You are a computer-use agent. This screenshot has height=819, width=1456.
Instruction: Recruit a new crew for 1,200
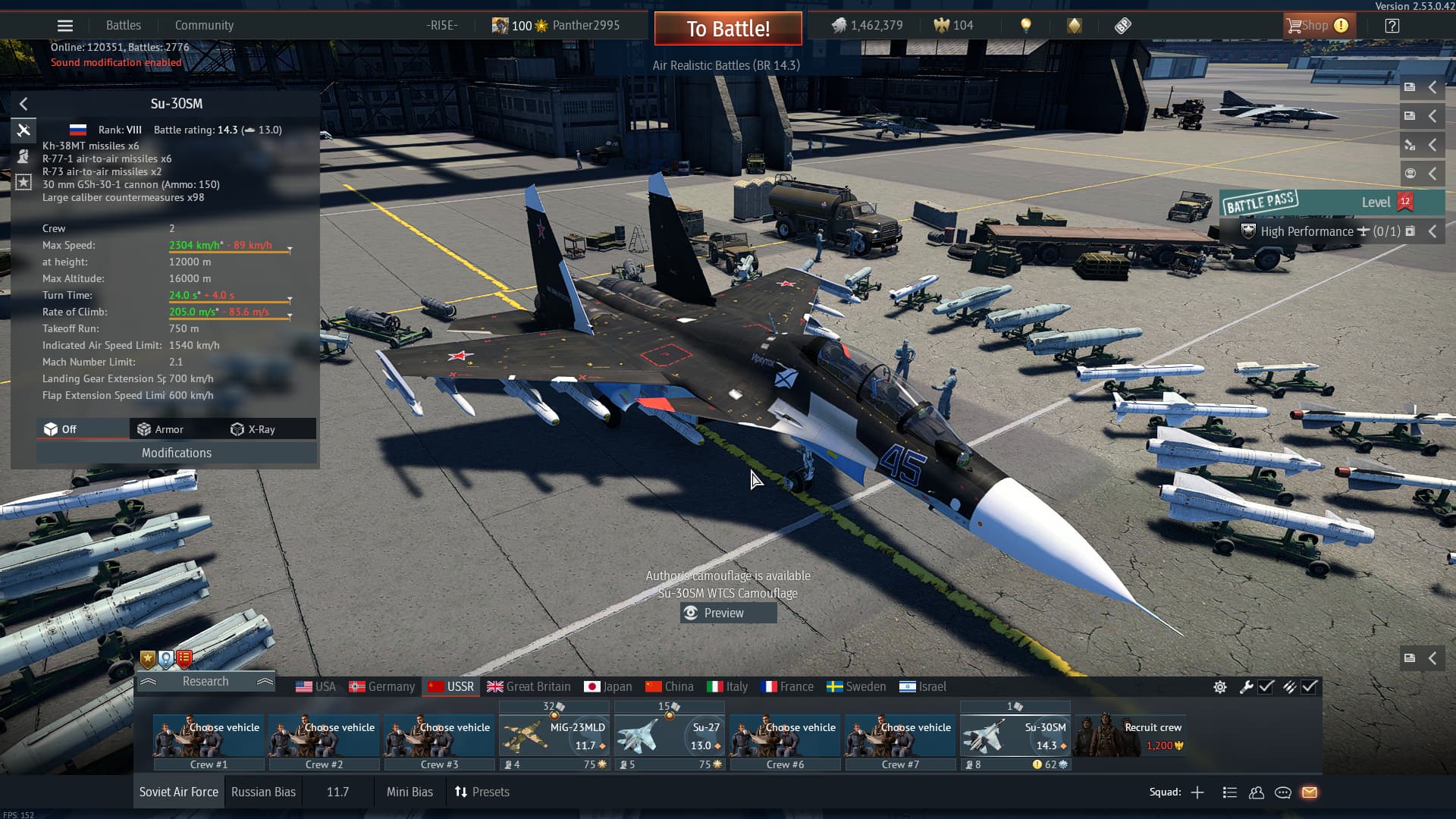[1129, 736]
